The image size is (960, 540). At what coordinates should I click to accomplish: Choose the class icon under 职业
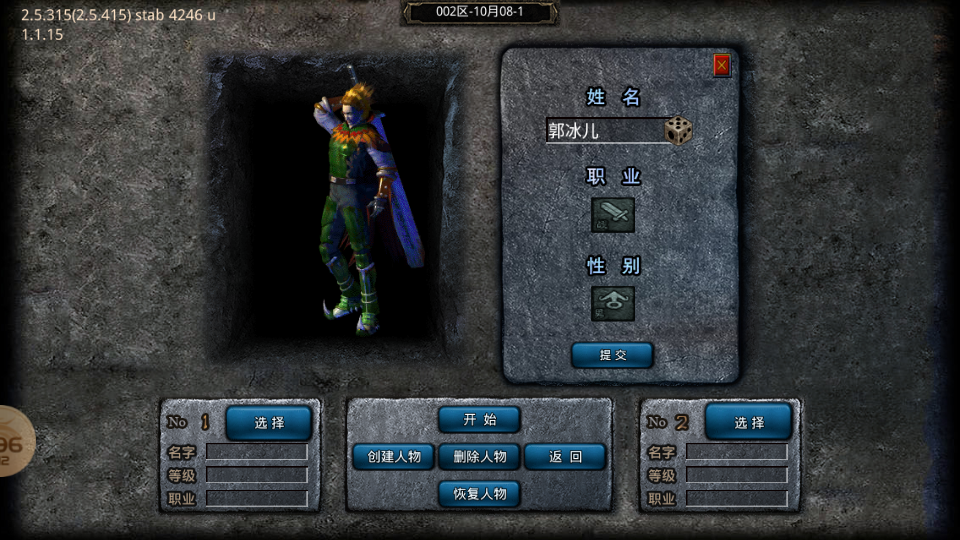(613, 214)
